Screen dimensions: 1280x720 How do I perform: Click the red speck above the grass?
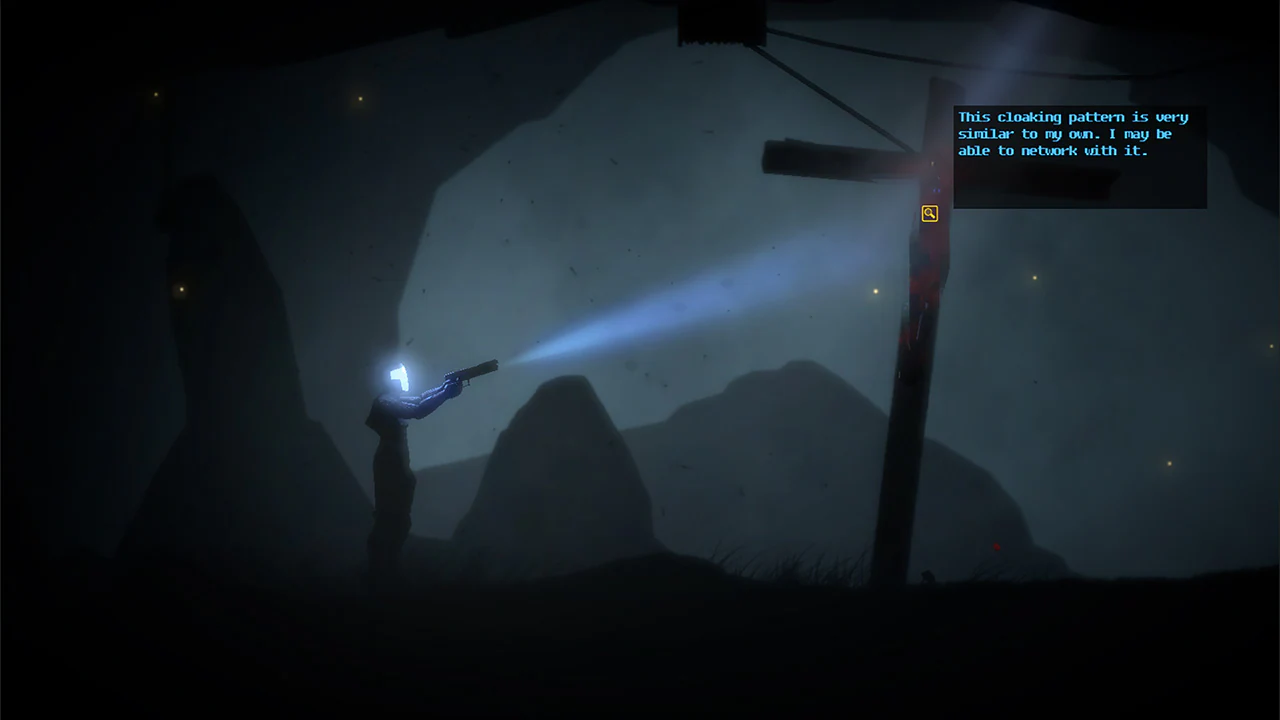click(996, 547)
